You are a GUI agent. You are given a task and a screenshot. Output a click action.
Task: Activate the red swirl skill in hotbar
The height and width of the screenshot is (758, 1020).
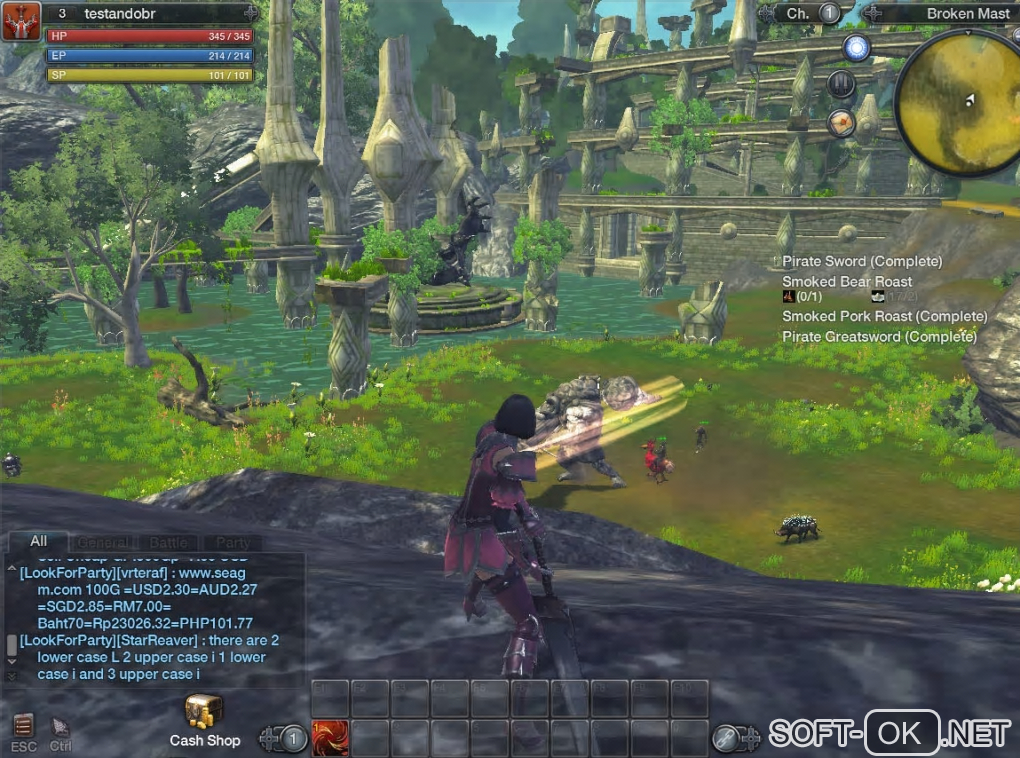[x=330, y=738]
